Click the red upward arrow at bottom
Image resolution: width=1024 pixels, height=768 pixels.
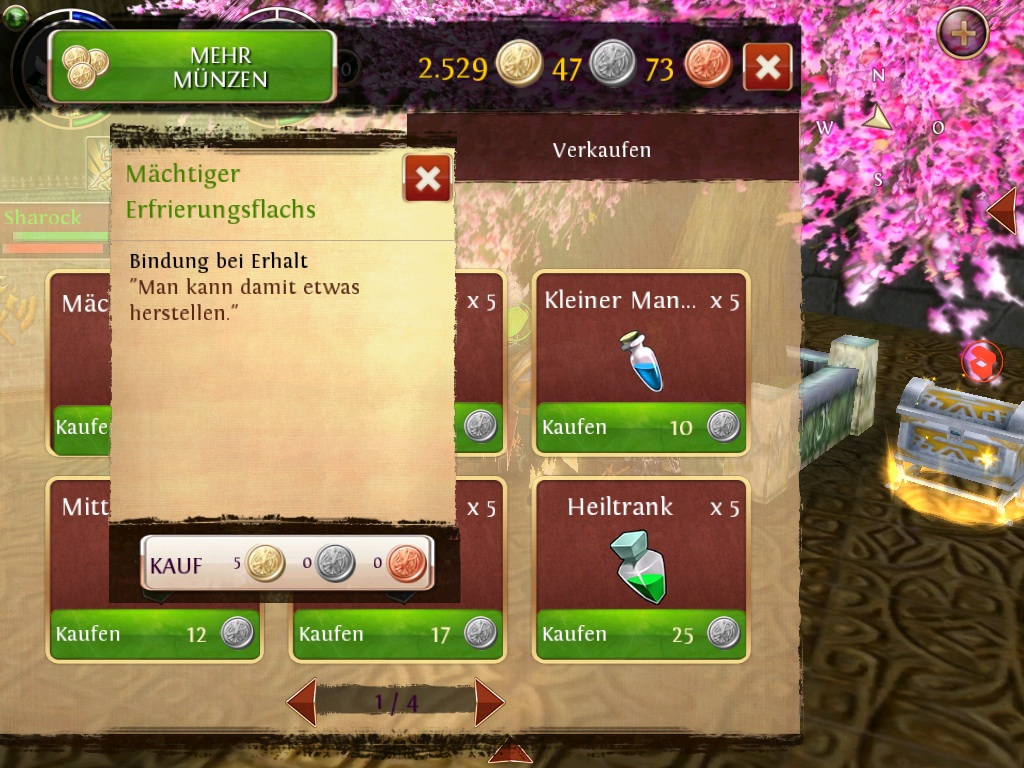coord(510,751)
